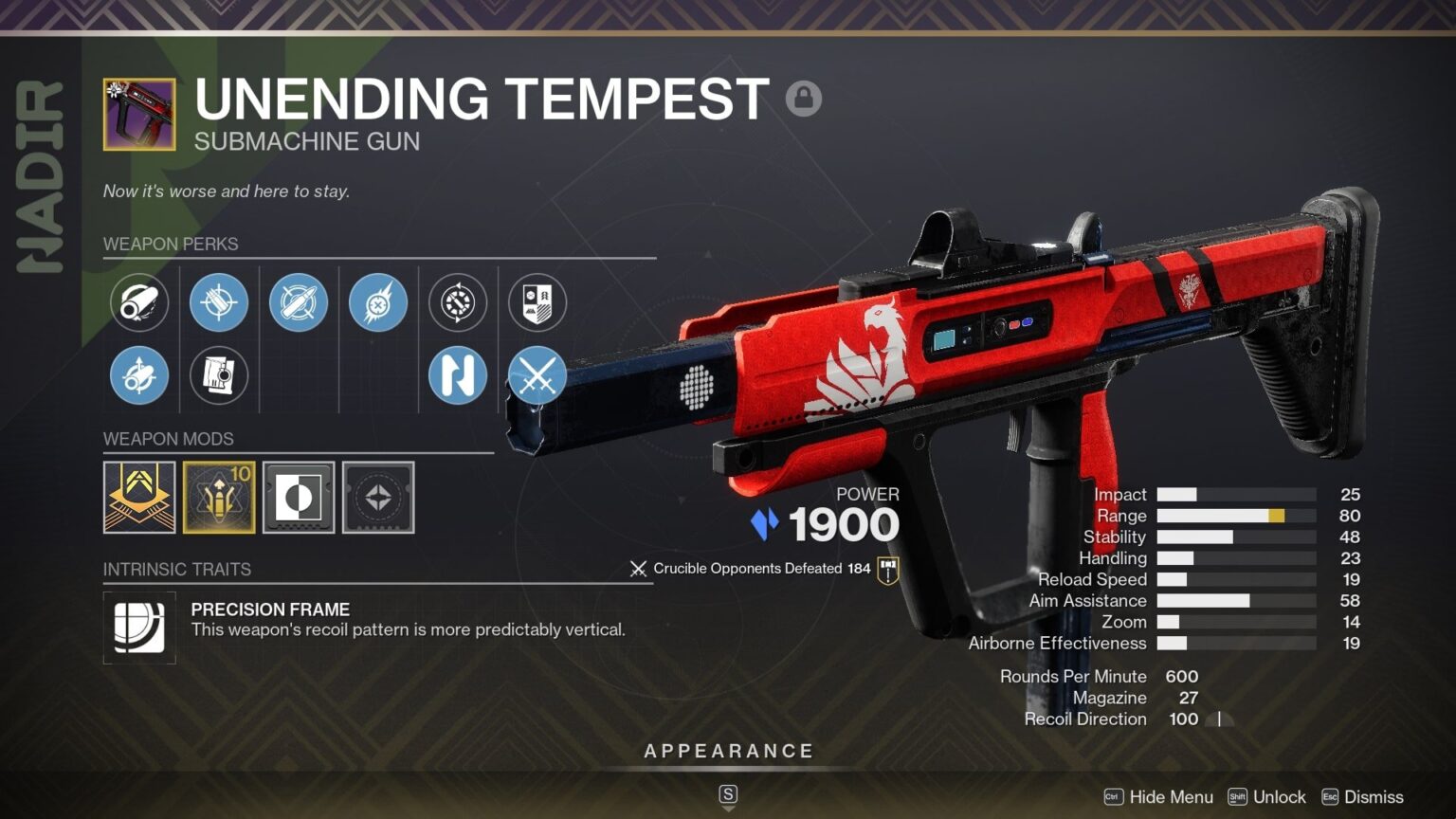Inspect the bullet magazine perk in column three

pyautogui.click(x=299, y=302)
